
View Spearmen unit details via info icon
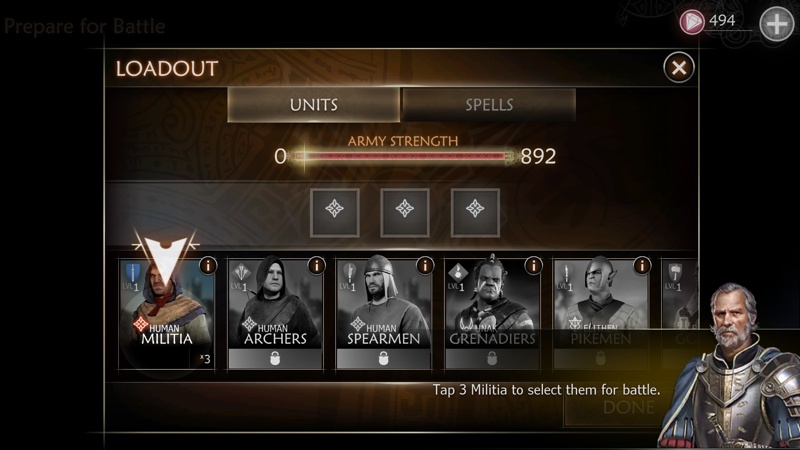(425, 266)
